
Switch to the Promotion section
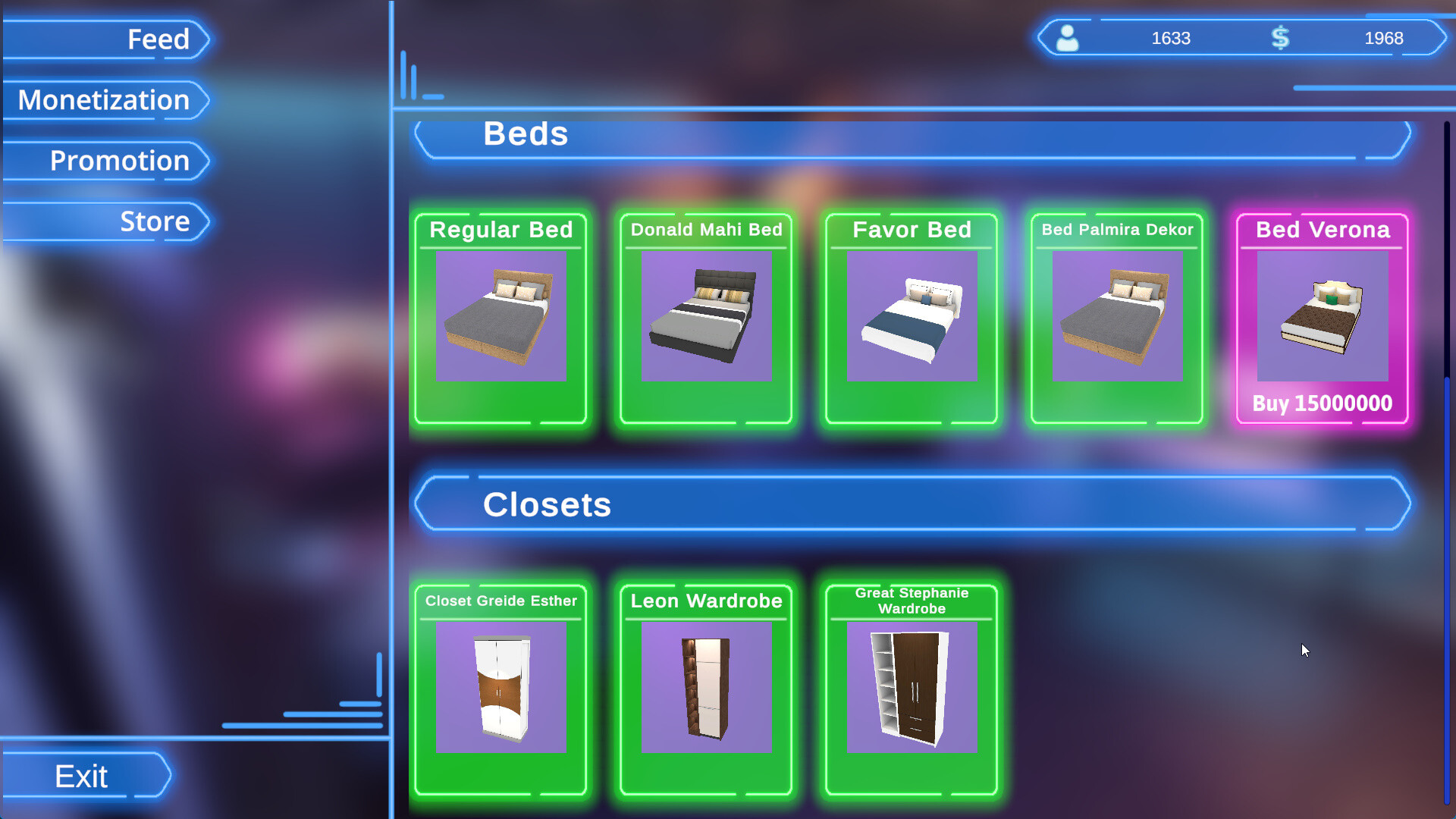click(119, 161)
